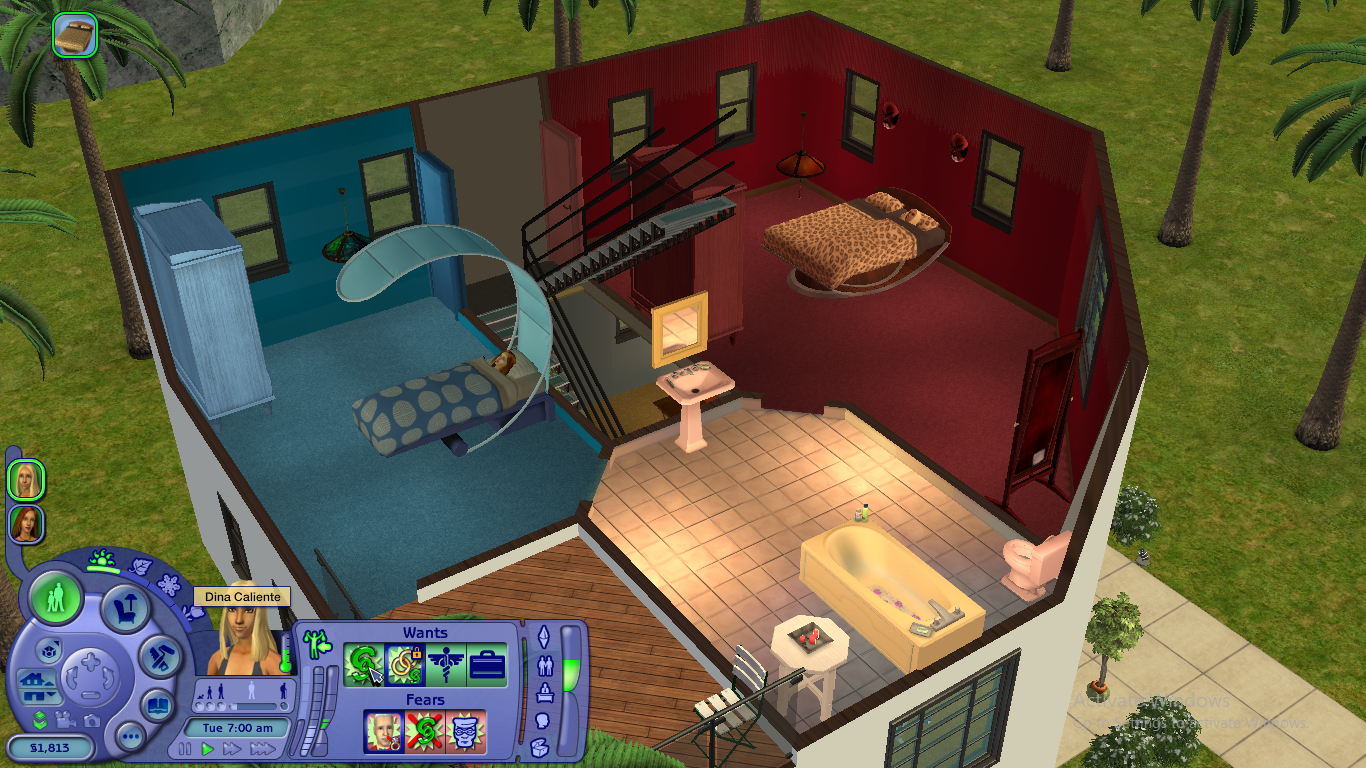Enter Build mode

tap(159, 656)
